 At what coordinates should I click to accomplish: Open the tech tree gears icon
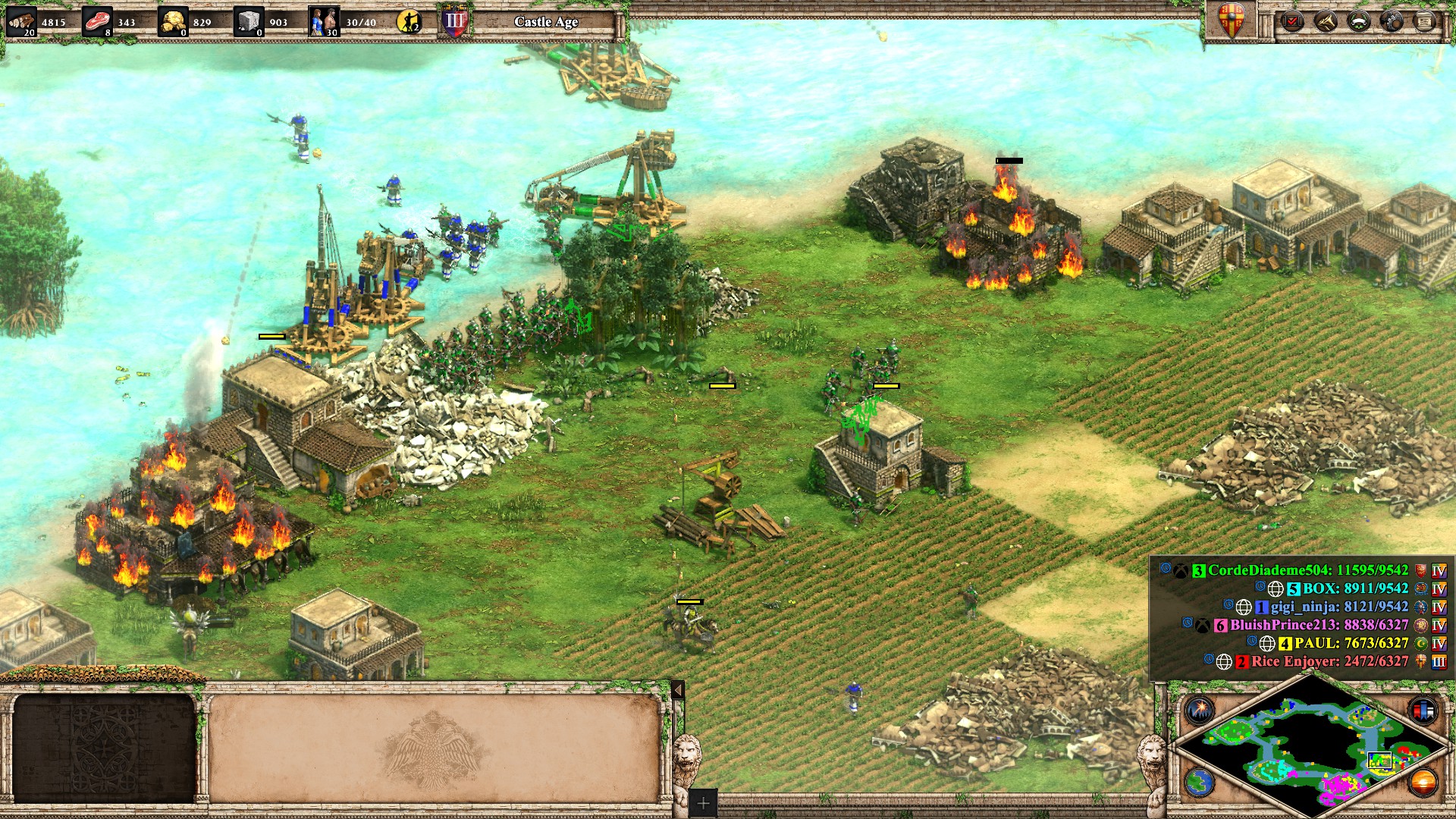pyautogui.click(x=1392, y=21)
